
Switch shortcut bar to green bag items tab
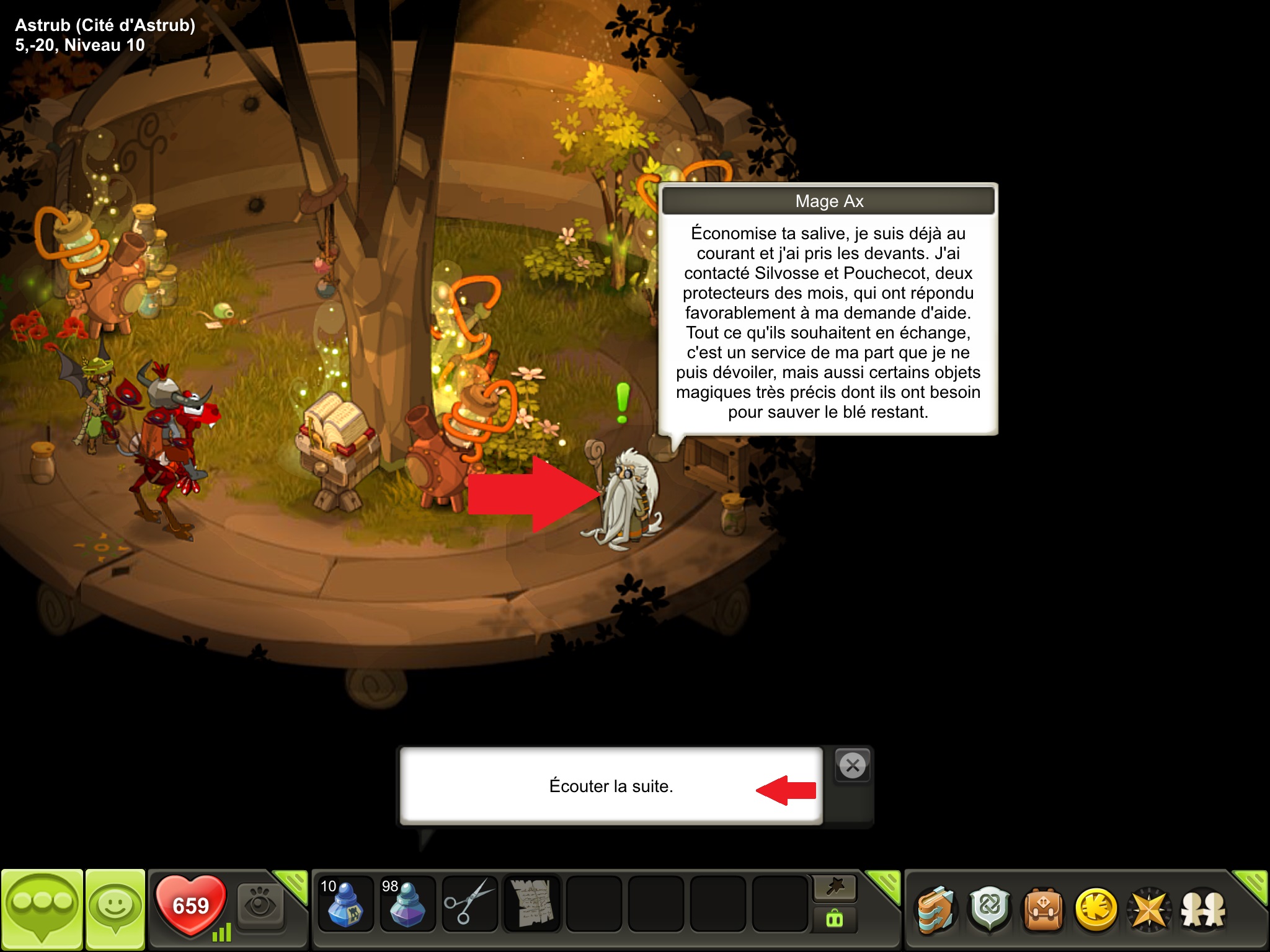[835, 920]
